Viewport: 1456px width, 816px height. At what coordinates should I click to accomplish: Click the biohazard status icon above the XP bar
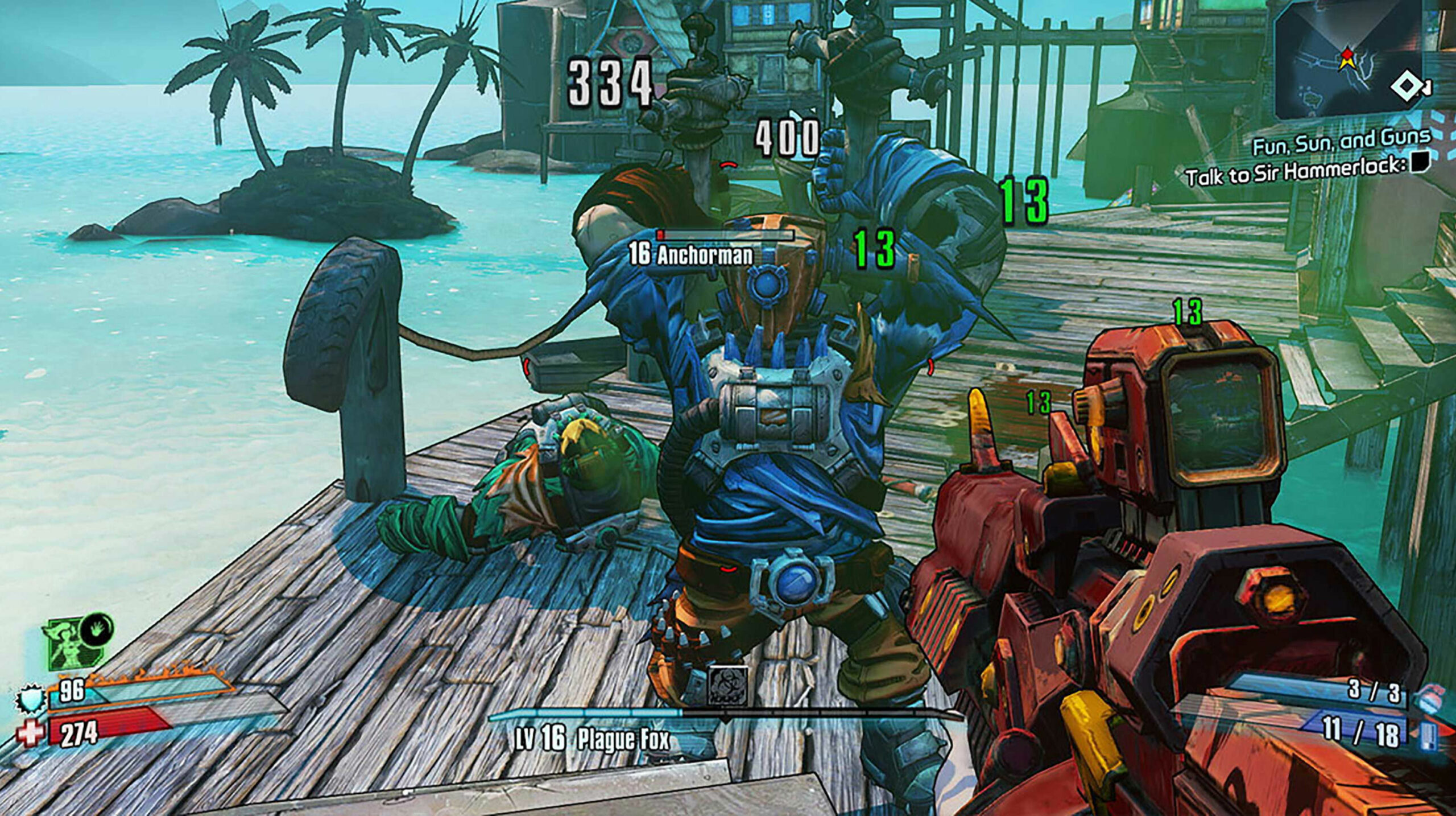point(727,686)
